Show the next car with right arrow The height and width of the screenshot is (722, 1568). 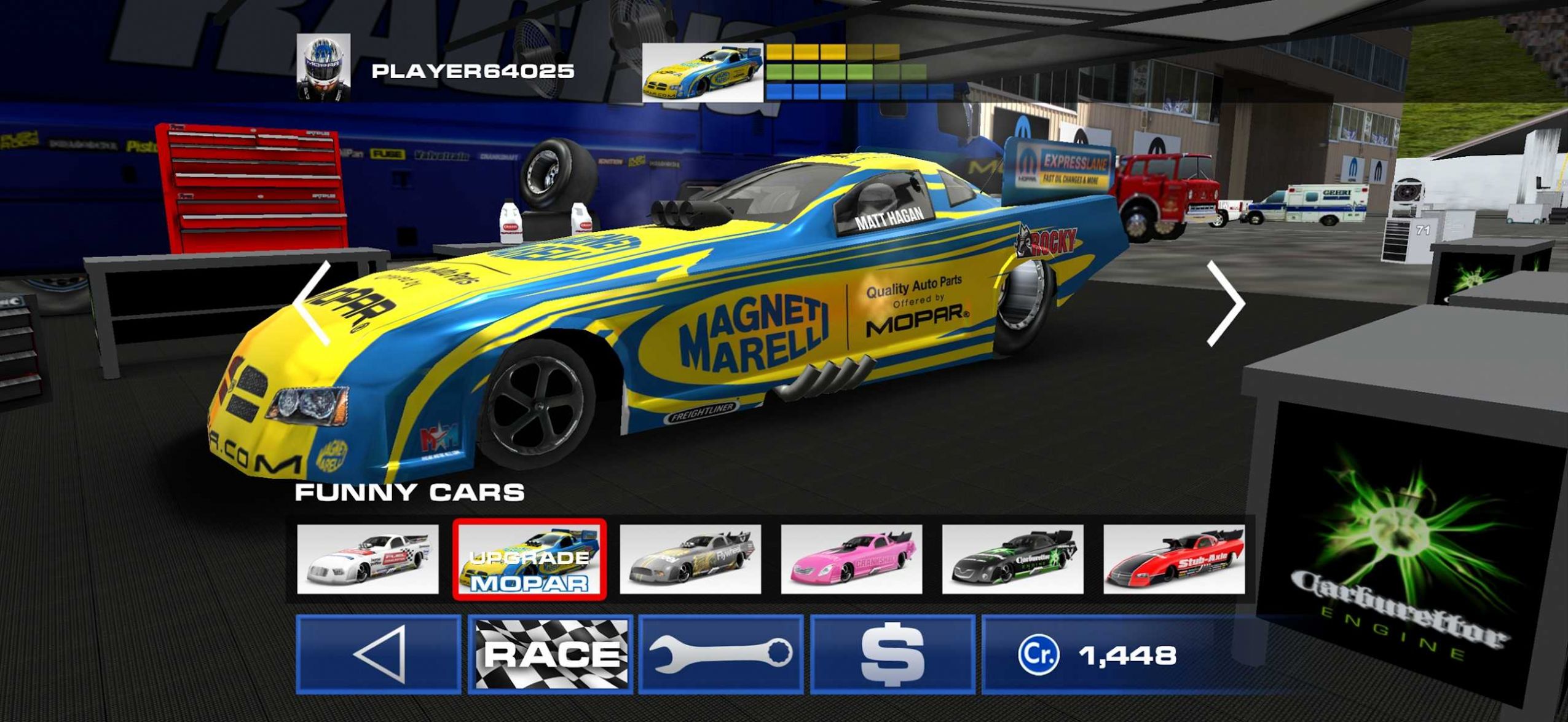click(1225, 303)
